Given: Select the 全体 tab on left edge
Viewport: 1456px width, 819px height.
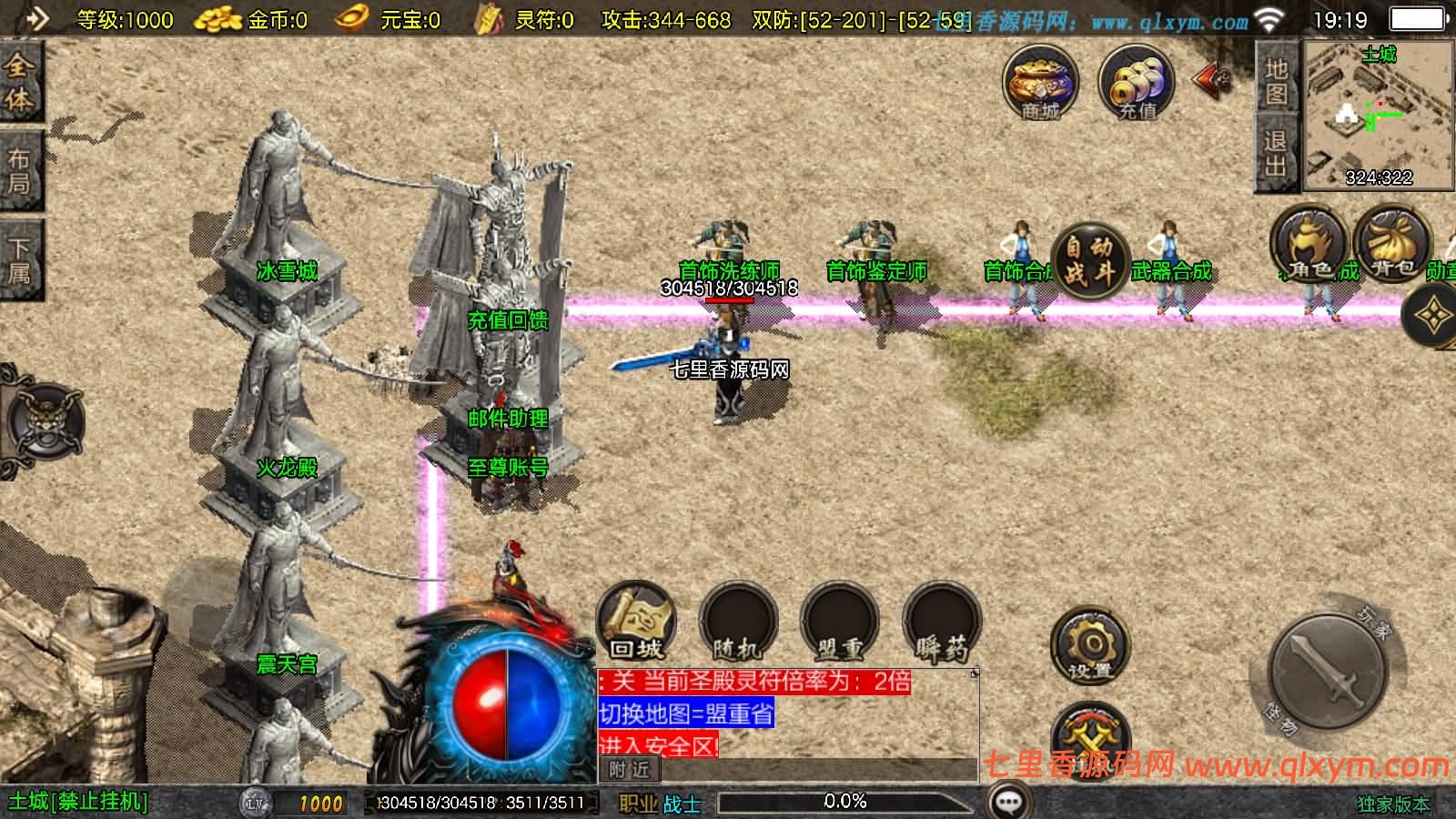Looking at the screenshot, I should pyautogui.click(x=18, y=81).
